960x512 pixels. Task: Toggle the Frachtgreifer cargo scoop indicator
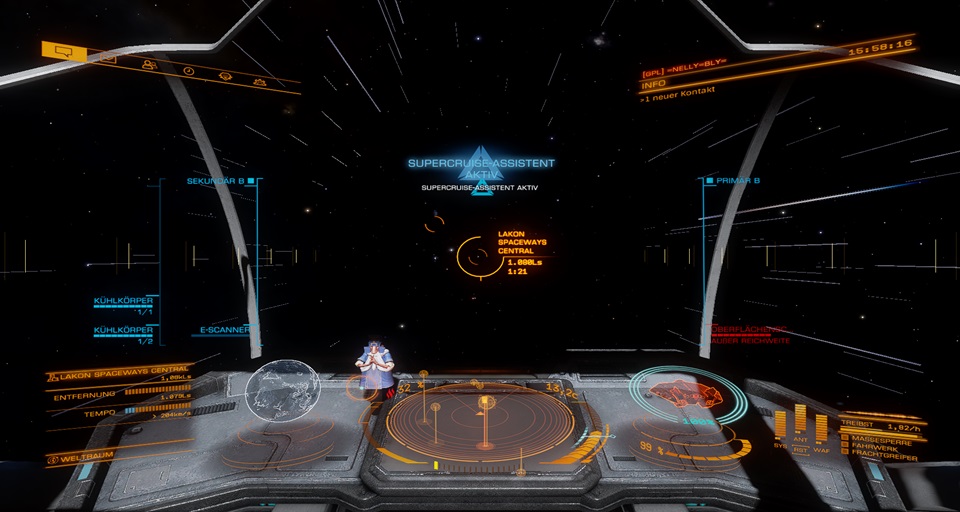tap(880, 451)
